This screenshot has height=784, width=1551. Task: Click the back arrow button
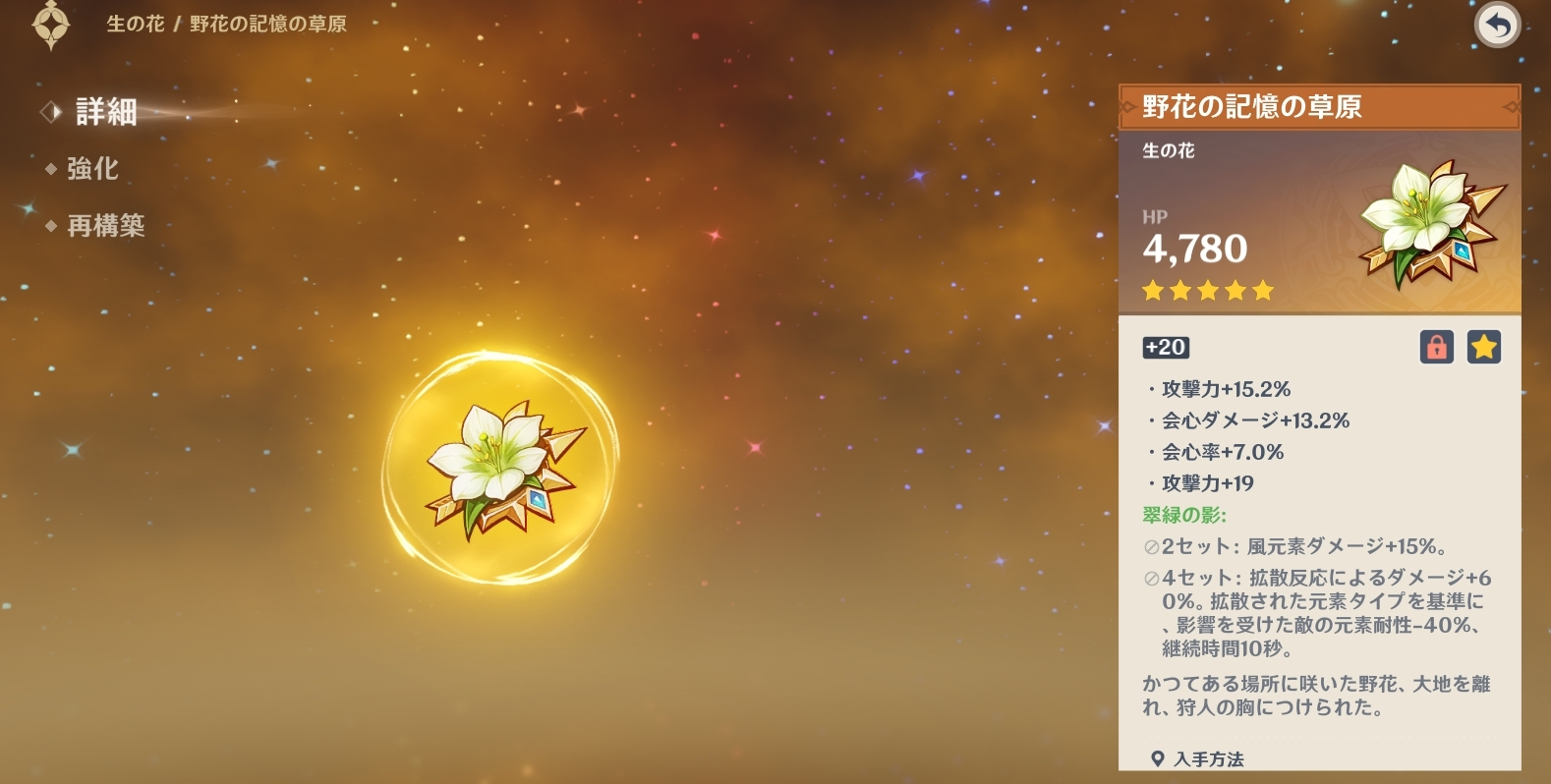click(x=1497, y=26)
